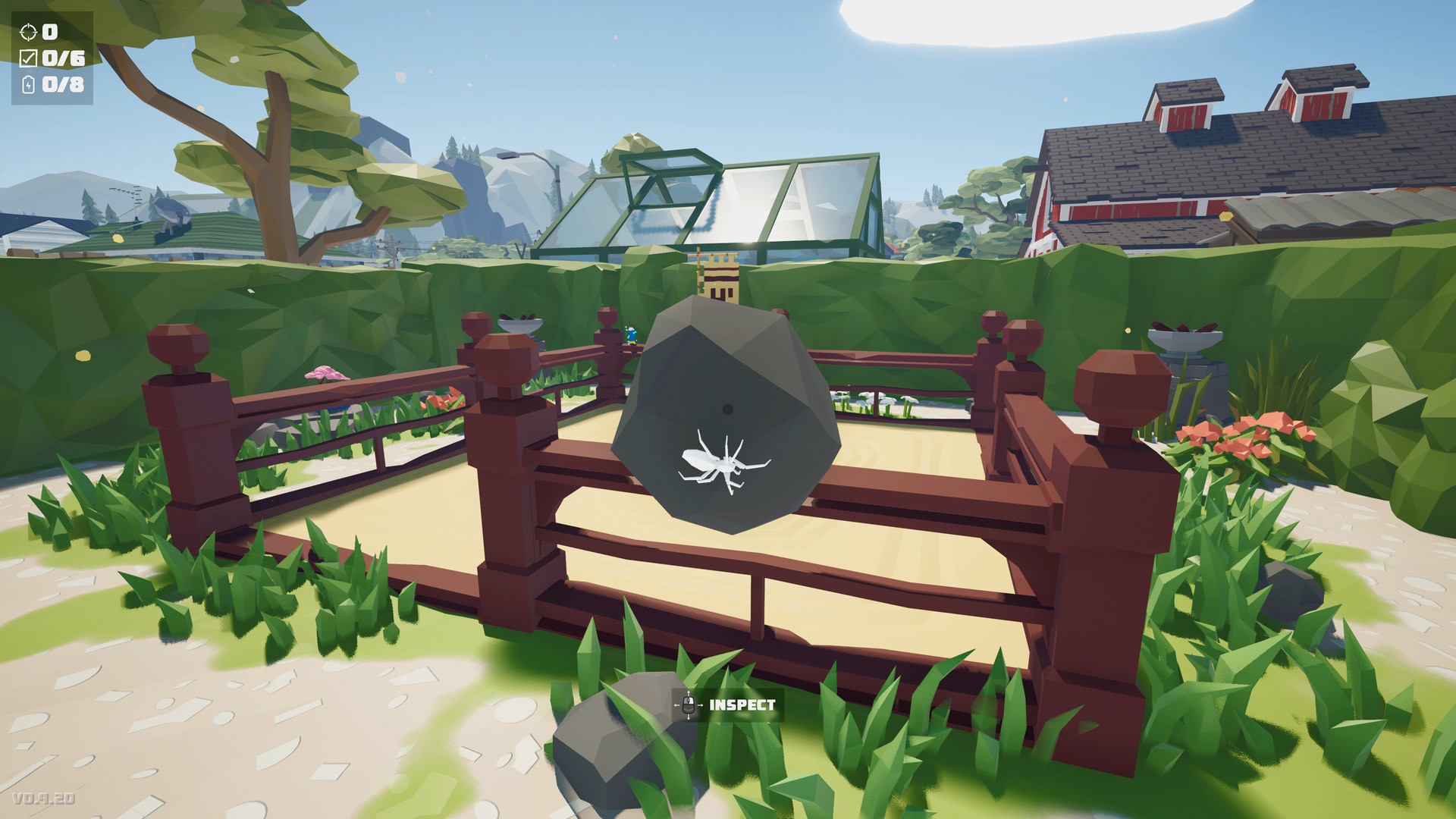
Task: Click the crosshair counter icon in the HUD
Action: point(28,33)
